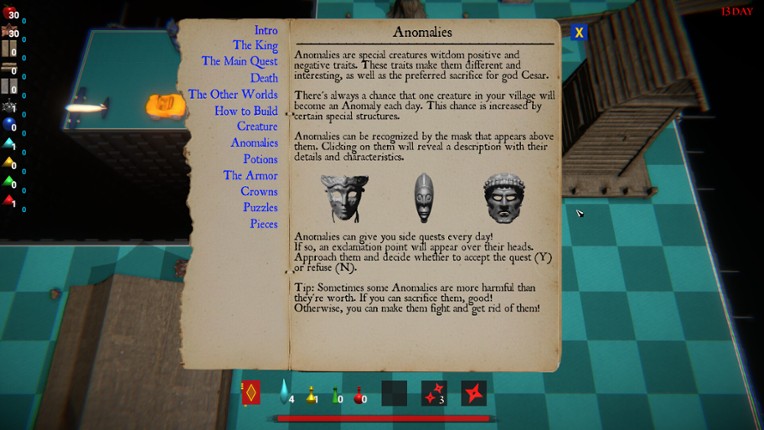Viewport: 764px width, 430px height.
Task: Click the red book icon in hotbar
Action: (250, 393)
